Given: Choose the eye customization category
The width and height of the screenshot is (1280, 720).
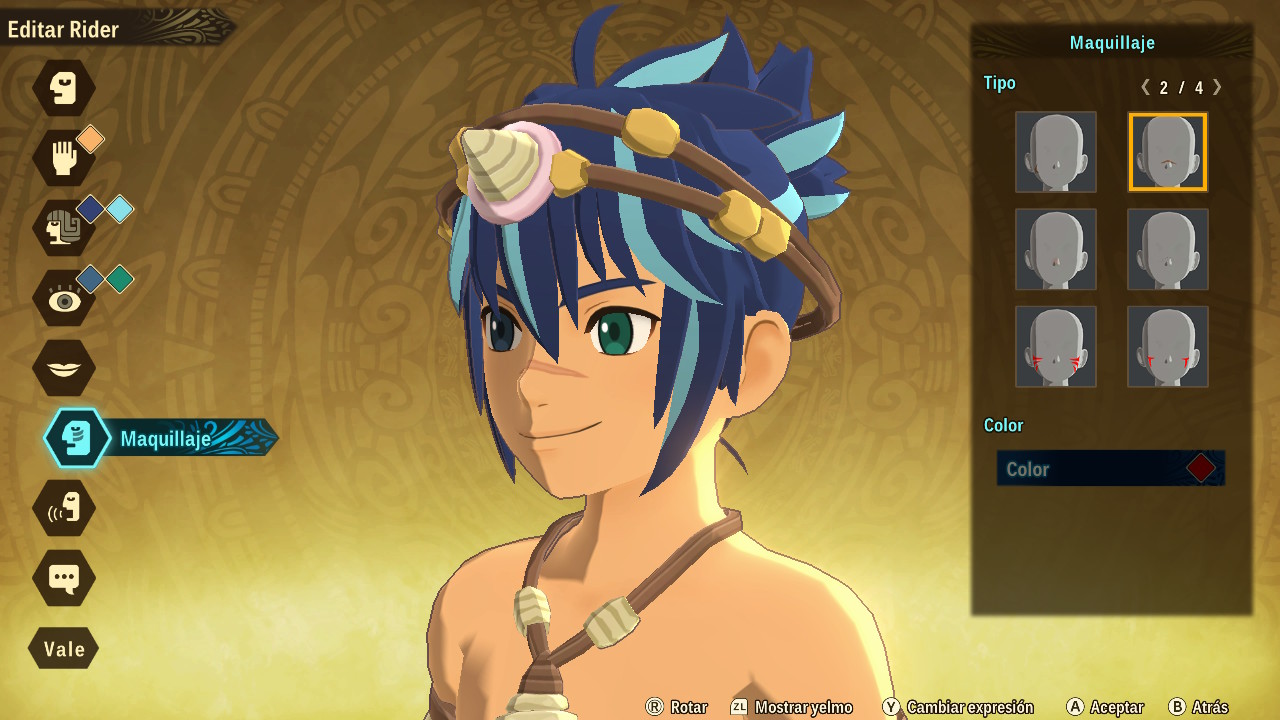Looking at the screenshot, I should pyautogui.click(x=64, y=298).
